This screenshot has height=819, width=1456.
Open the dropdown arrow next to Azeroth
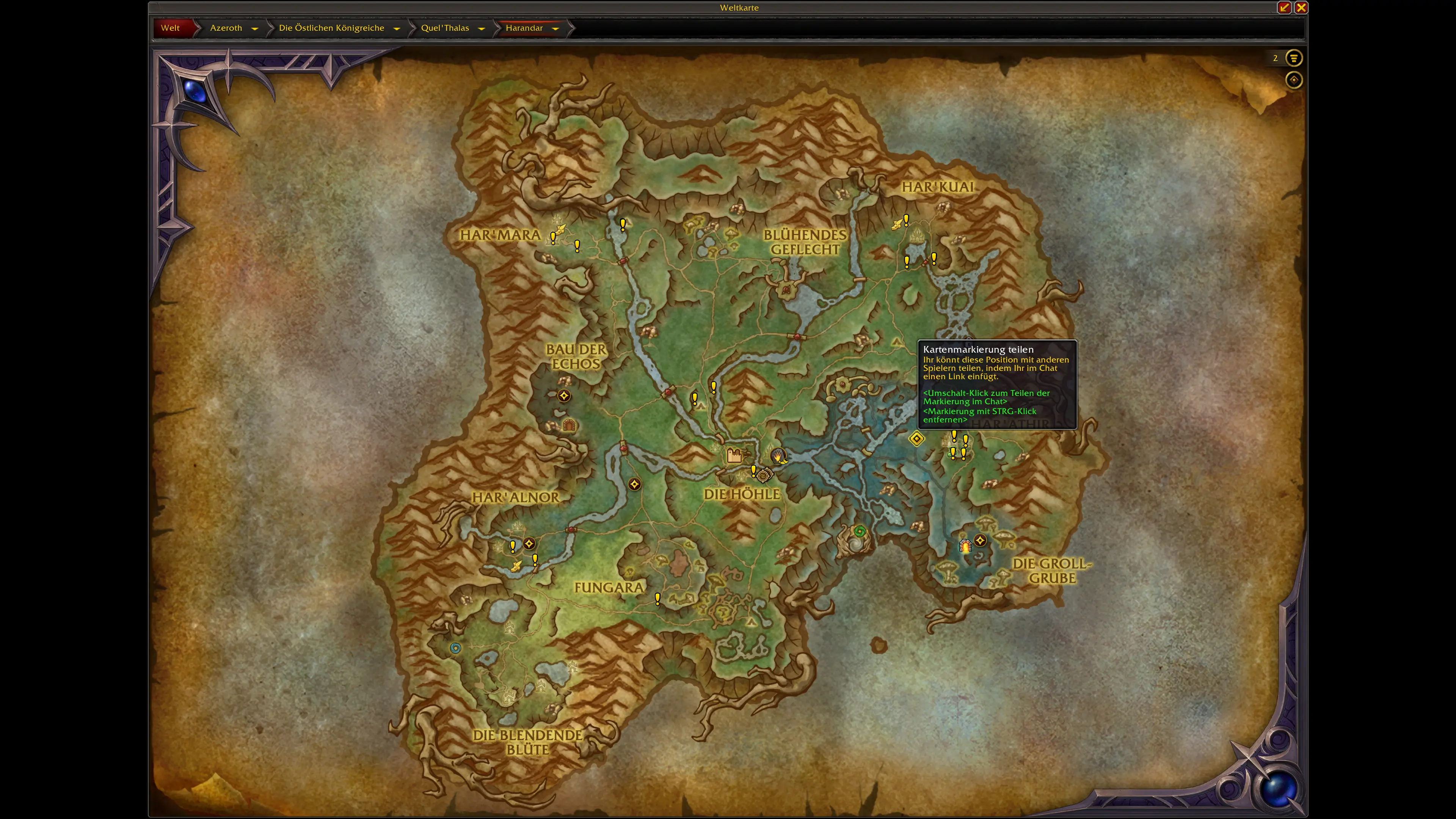tap(254, 28)
